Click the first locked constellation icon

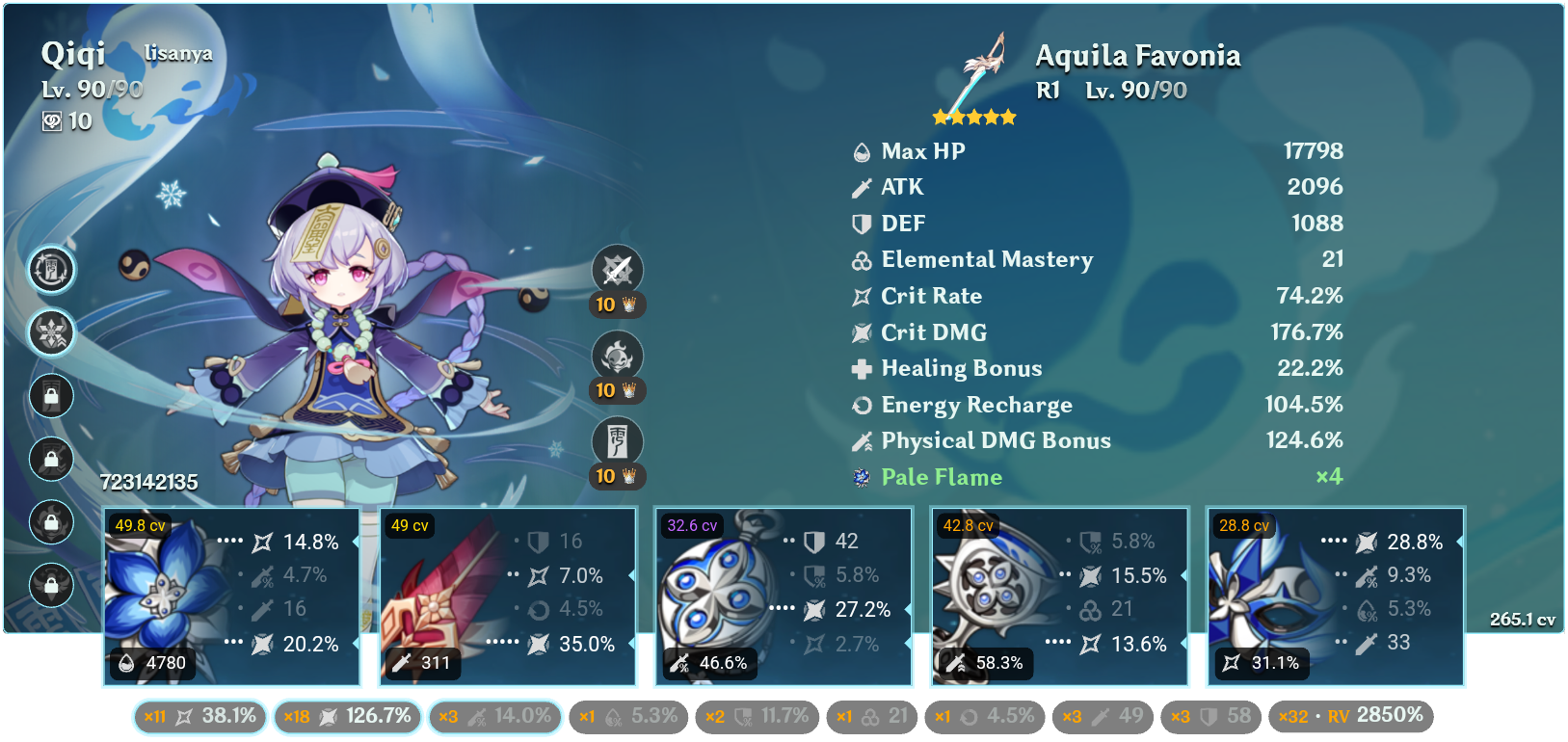point(51,396)
